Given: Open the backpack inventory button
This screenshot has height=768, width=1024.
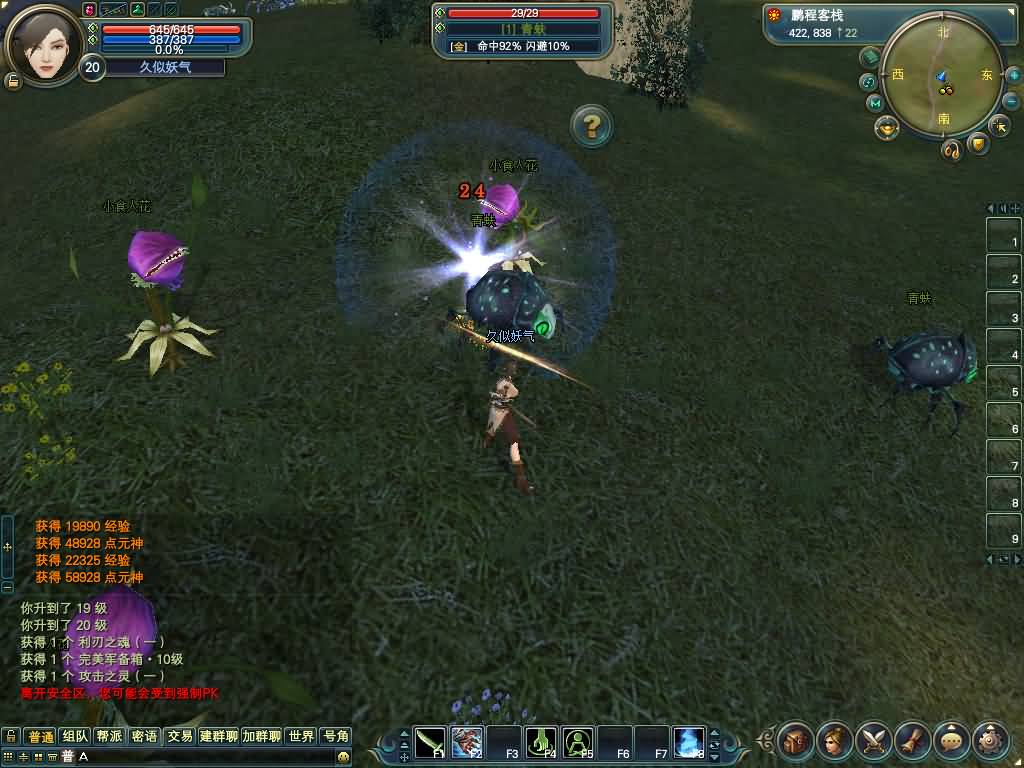Looking at the screenshot, I should pyautogui.click(x=795, y=741).
